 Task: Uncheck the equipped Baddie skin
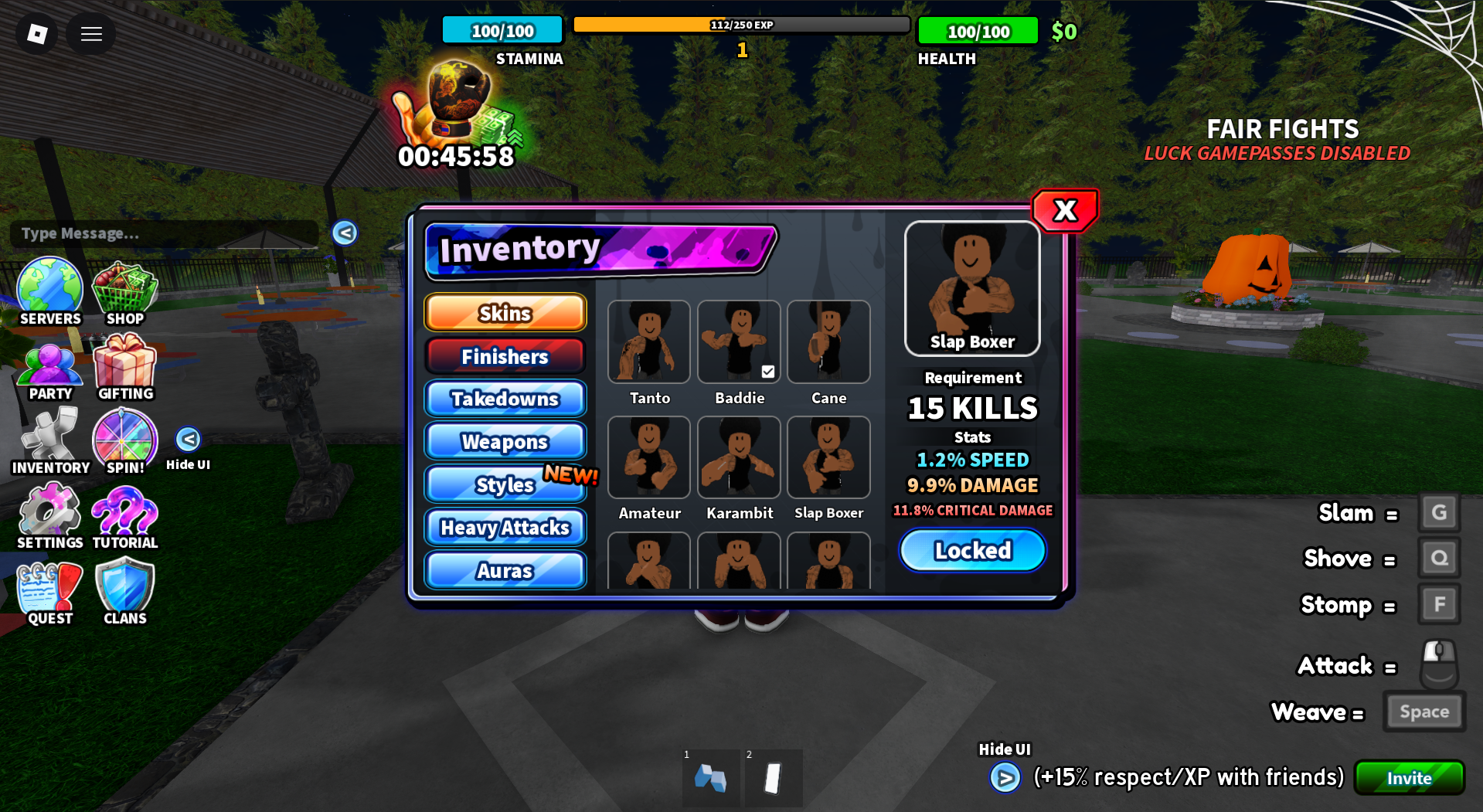(767, 372)
